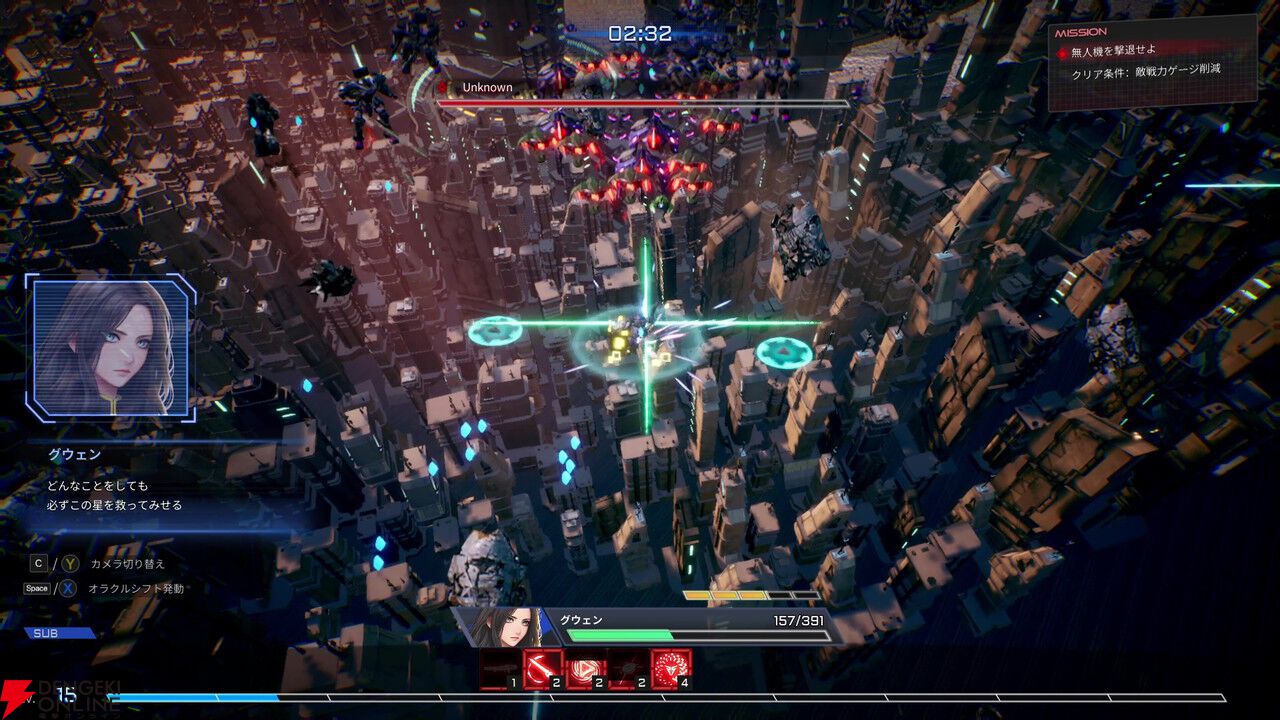Select the dimmed rifle weapon slot
1280x720 pixels.
499,668
